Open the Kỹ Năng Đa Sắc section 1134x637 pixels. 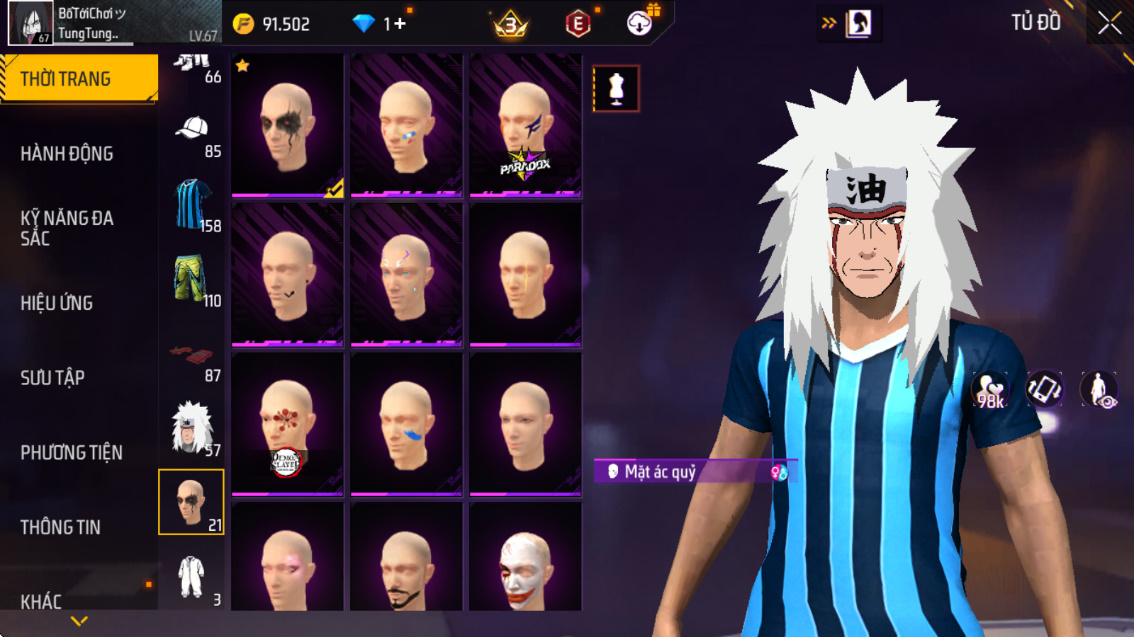pos(67,228)
